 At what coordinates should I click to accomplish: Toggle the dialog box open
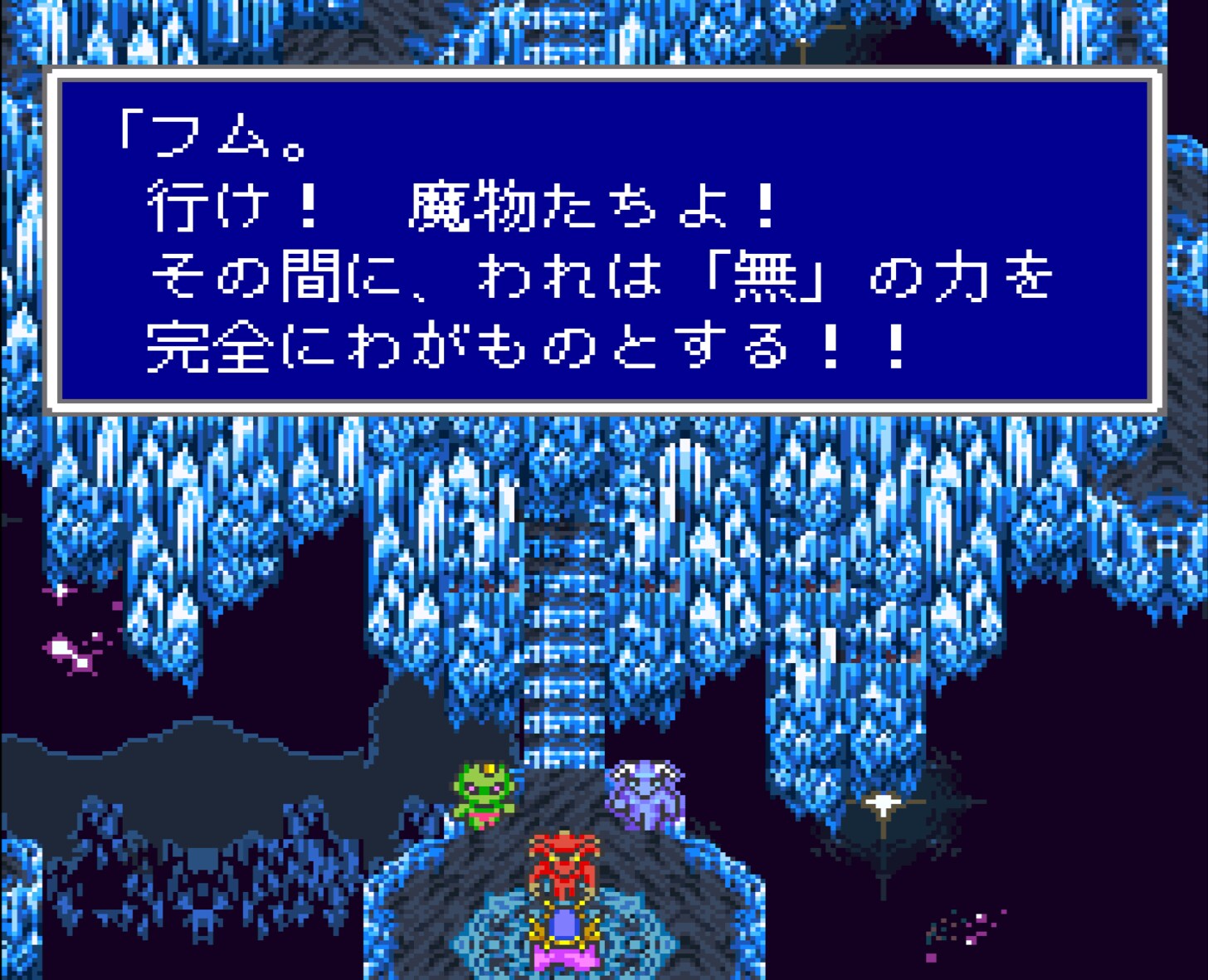click(x=606, y=241)
